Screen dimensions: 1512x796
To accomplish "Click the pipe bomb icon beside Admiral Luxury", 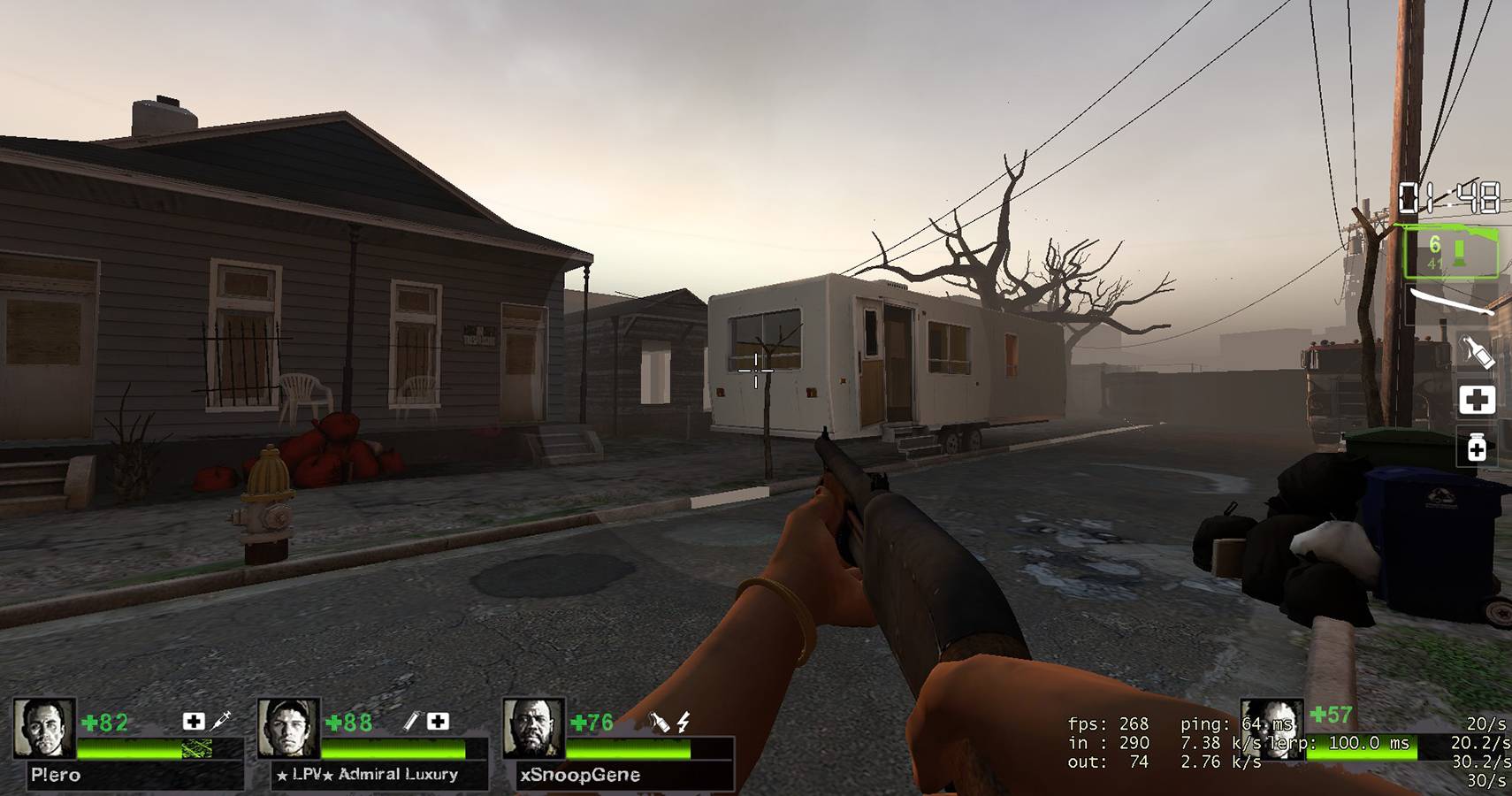I will pos(411,723).
